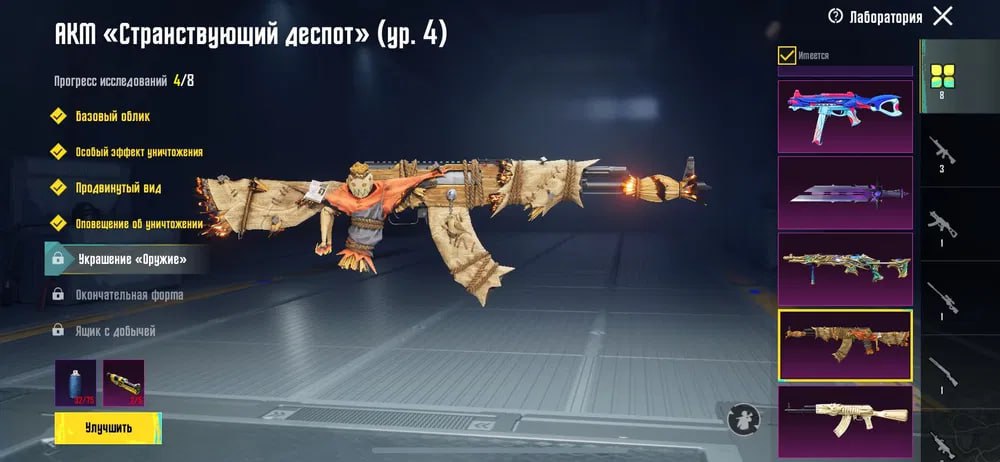Screen dimensions: 1000x462
Task: Select the dark blade melee skin
Action: [845, 192]
